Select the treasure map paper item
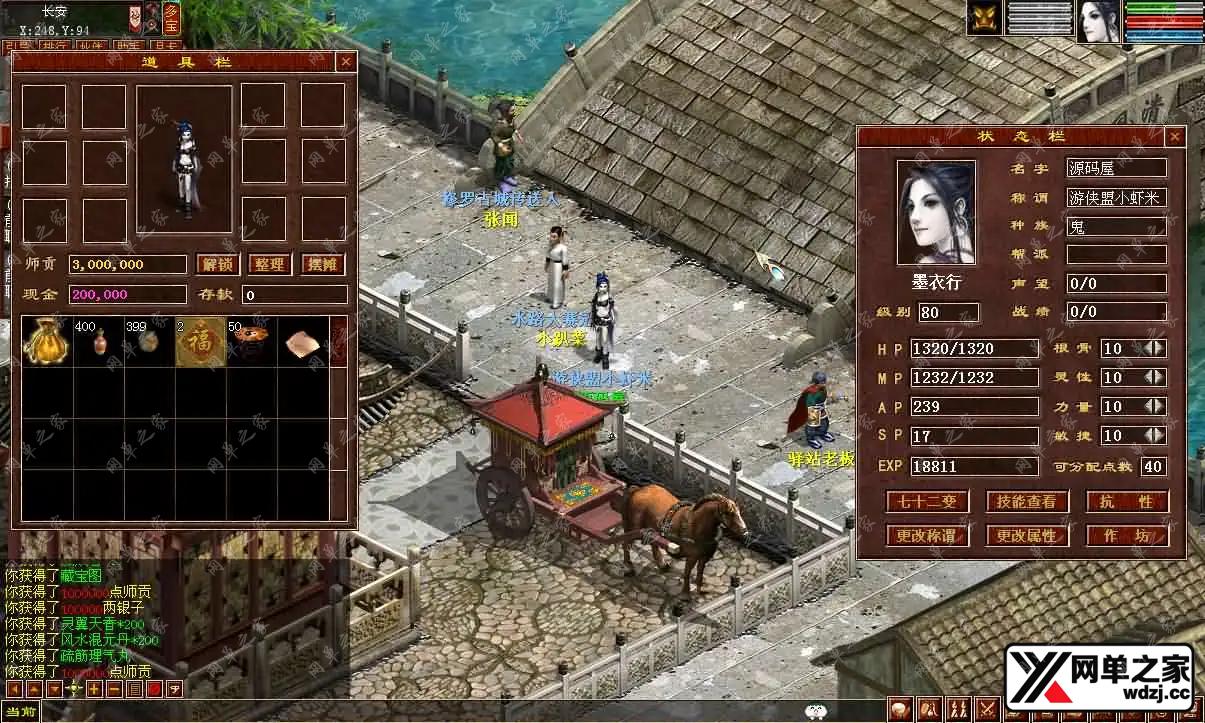The height and width of the screenshot is (723, 1205). (x=302, y=343)
